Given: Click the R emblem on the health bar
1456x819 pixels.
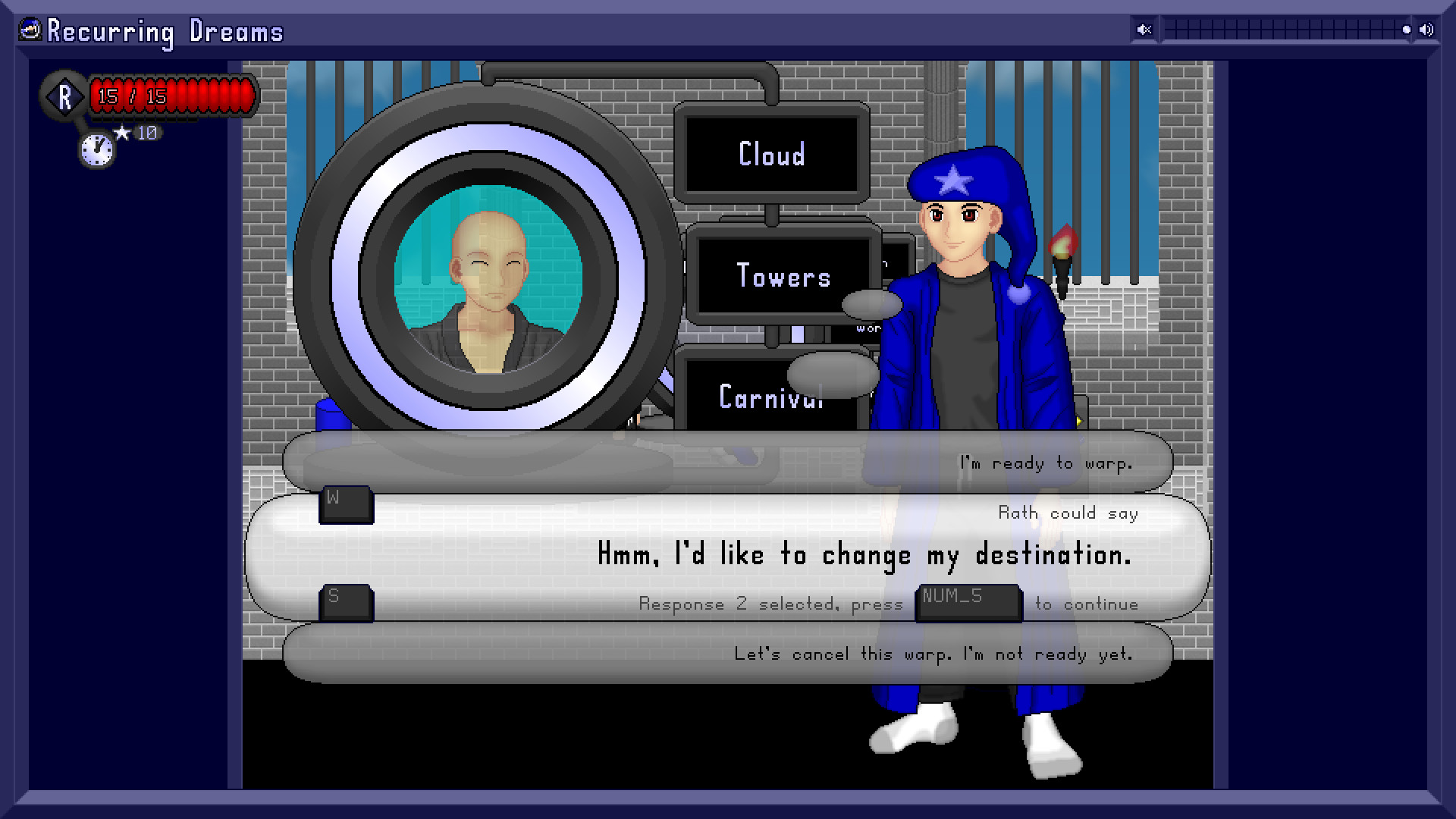Looking at the screenshot, I should [x=65, y=96].
